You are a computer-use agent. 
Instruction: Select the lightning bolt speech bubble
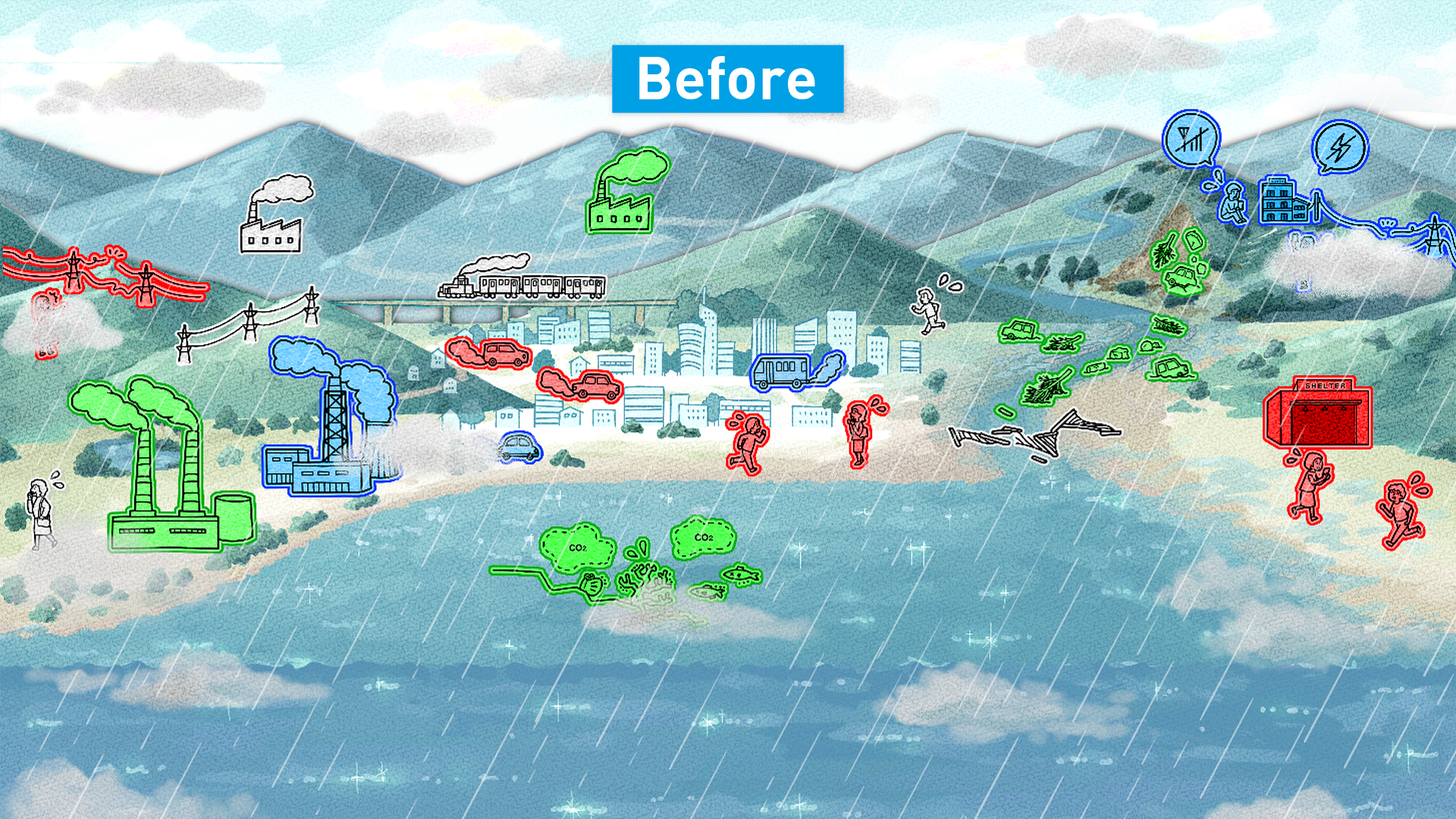click(1339, 148)
